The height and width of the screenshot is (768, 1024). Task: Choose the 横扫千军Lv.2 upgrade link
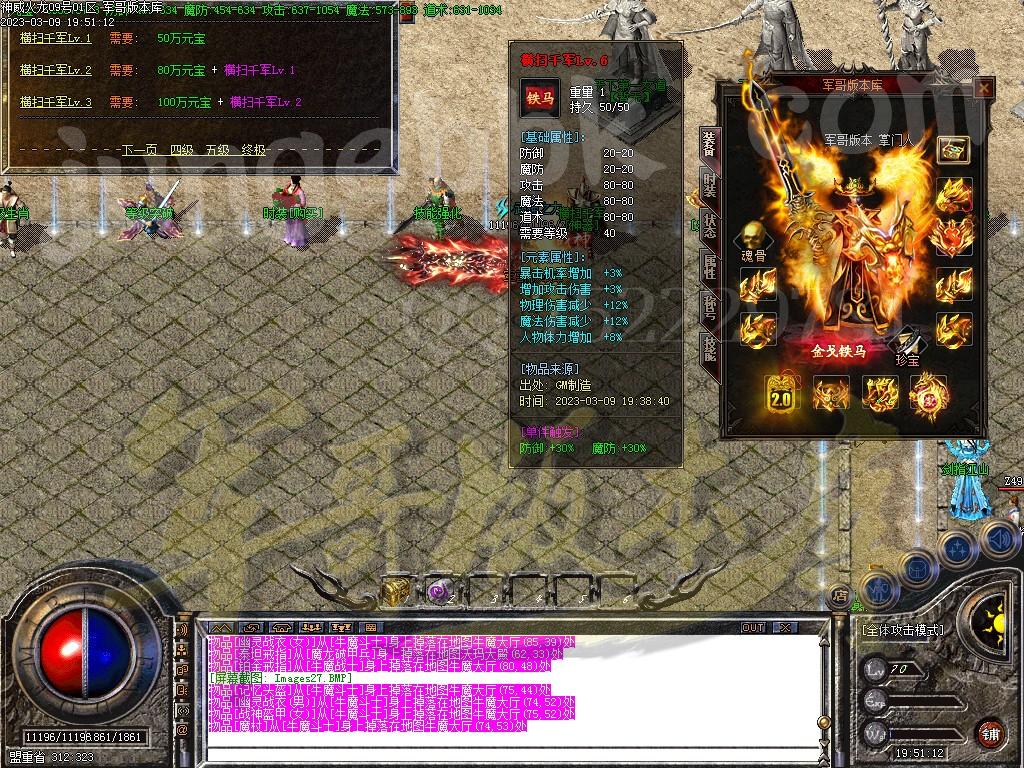click(56, 71)
